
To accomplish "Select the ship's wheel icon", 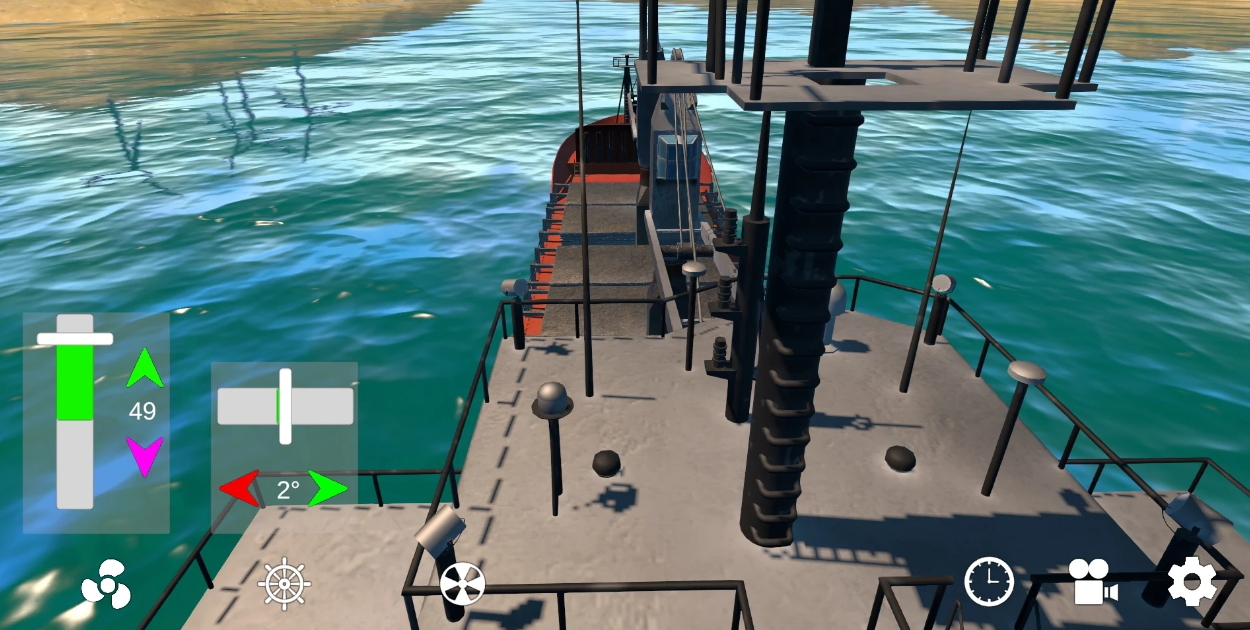I will (x=285, y=582).
